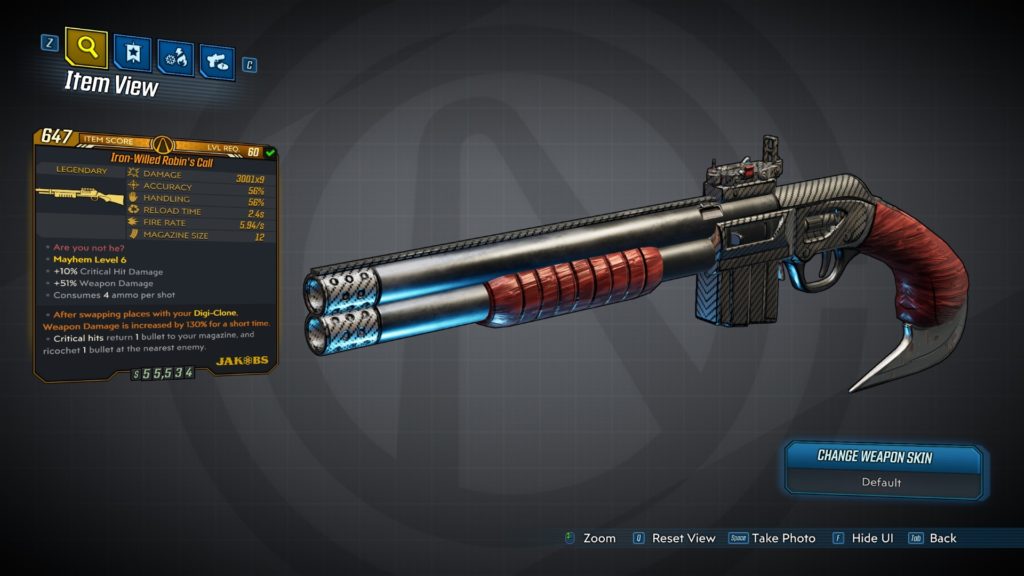Choose the Reset View option
1024x576 pixels.
(x=683, y=538)
